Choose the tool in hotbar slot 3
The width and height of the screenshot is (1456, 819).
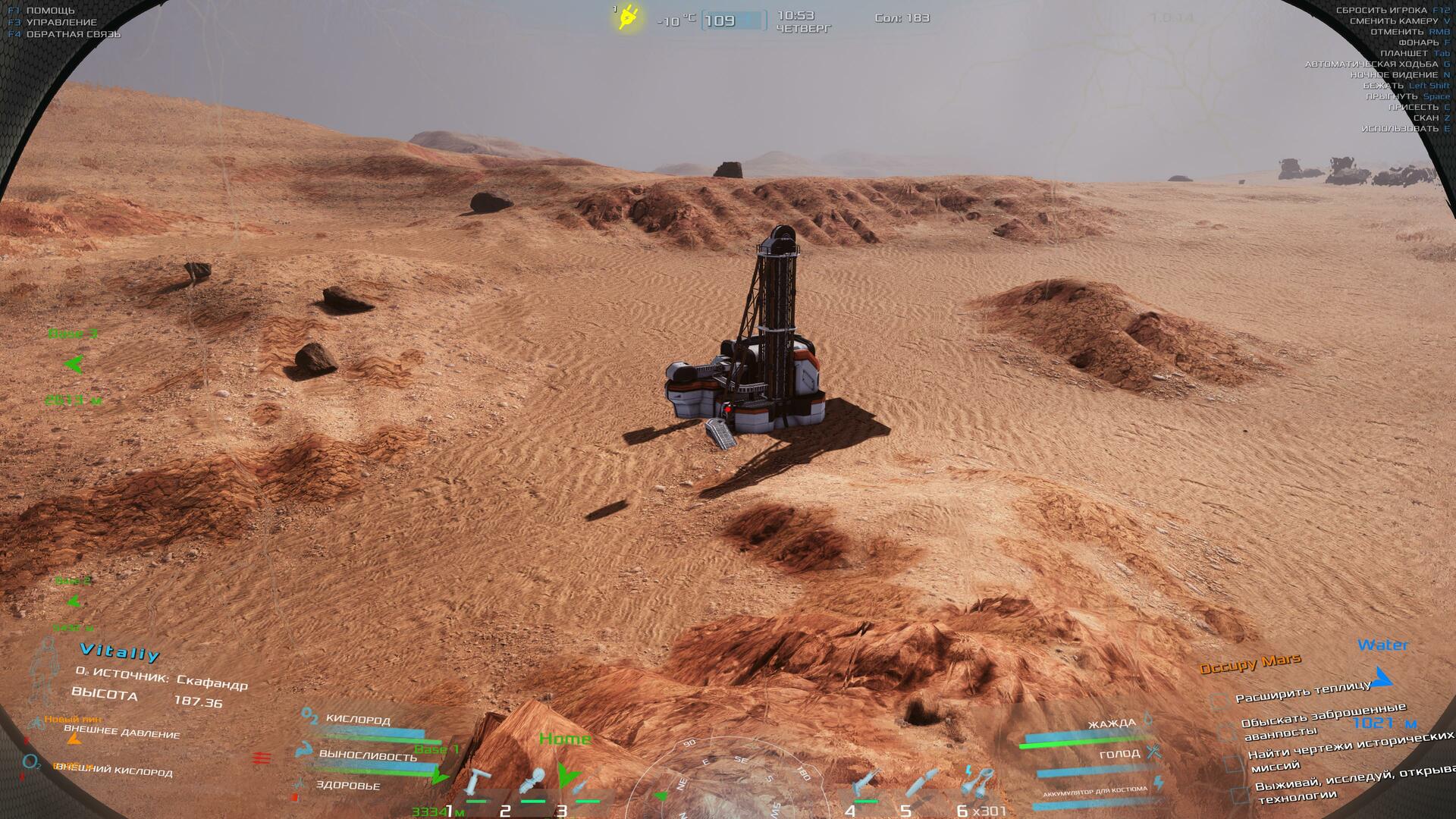pyautogui.click(x=582, y=787)
